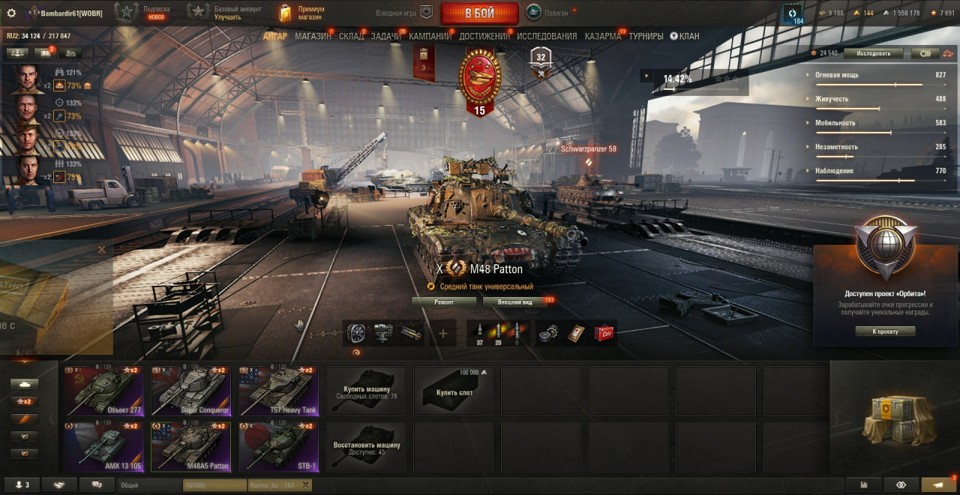
Task: Click the «Купить слот» tile
Action: tap(453, 390)
